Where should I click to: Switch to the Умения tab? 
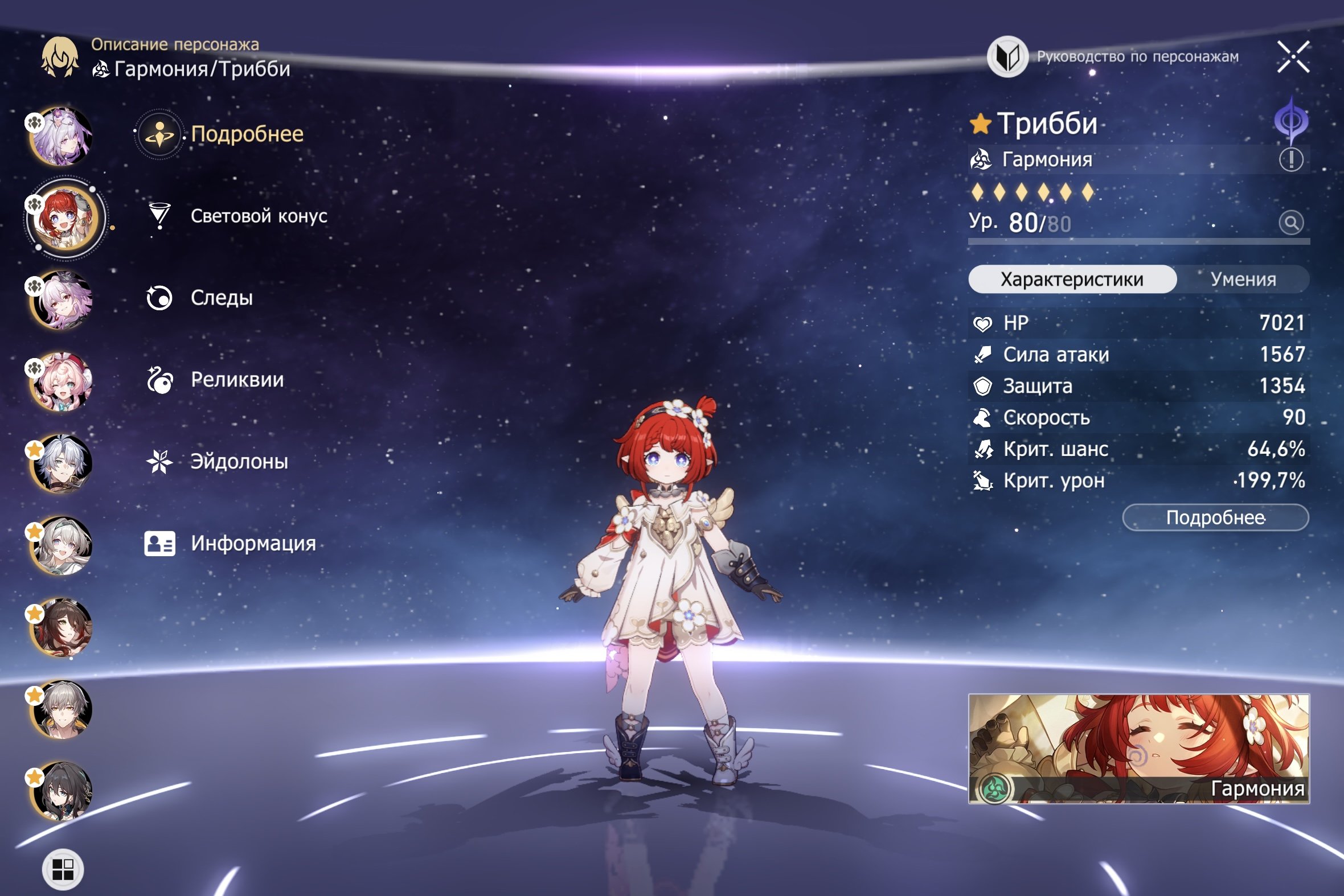(1243, 280)
